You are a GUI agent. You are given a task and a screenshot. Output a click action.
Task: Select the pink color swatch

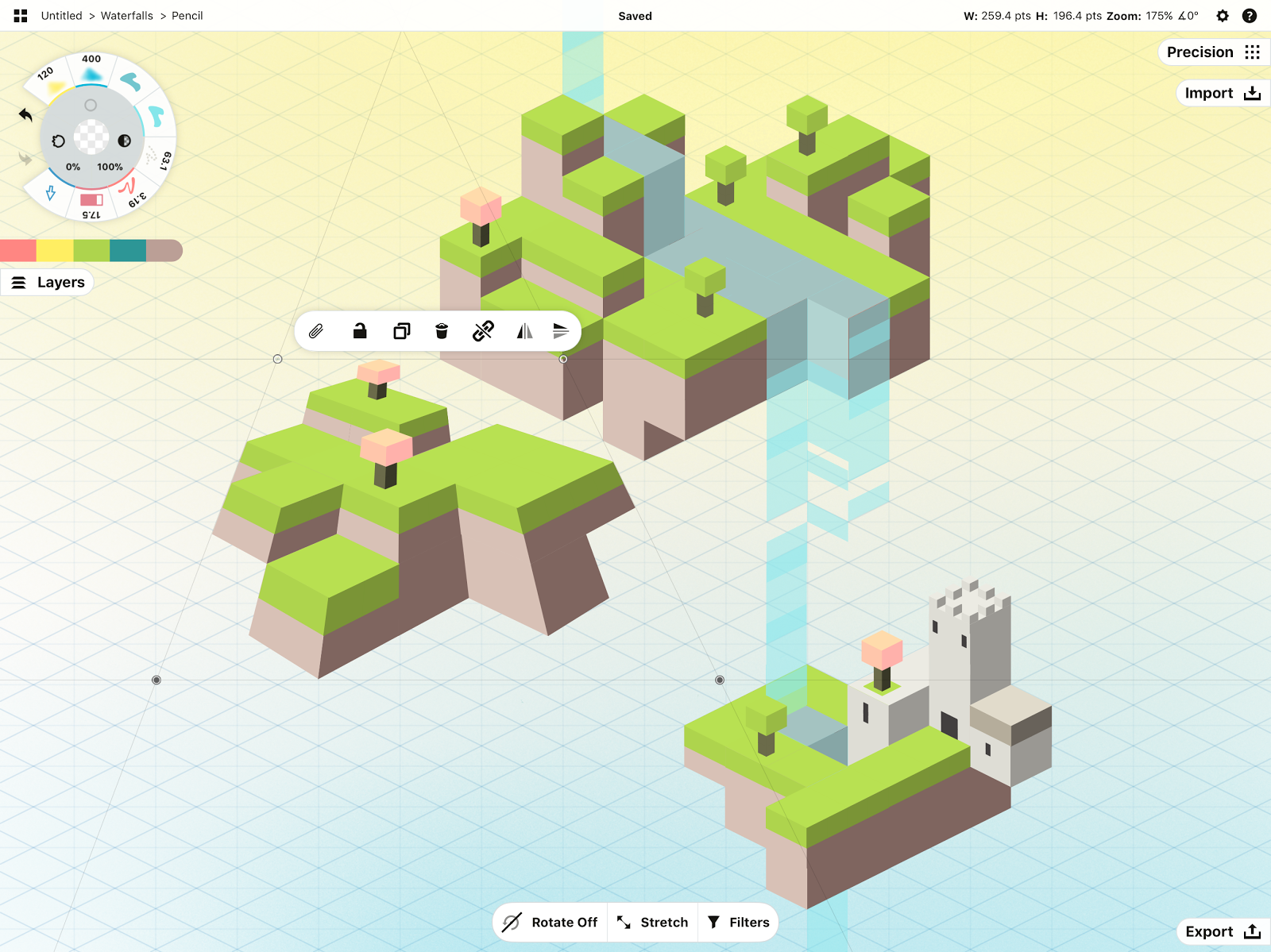click(x=18, y=251)
